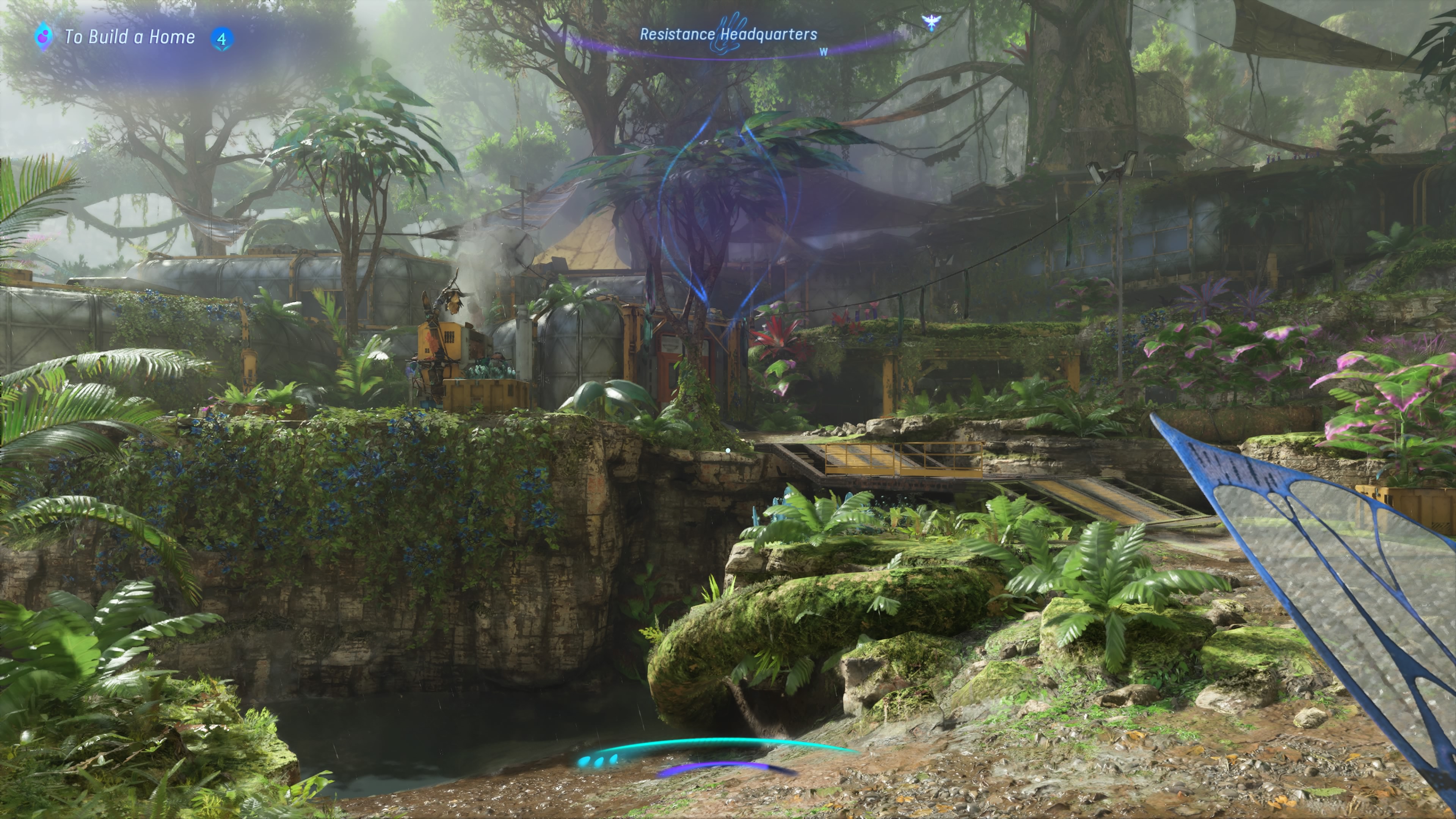Screen dimensions: 1456x819
Task: Open the "To Build a Home" quest tracker
Action: click(129, 37)
